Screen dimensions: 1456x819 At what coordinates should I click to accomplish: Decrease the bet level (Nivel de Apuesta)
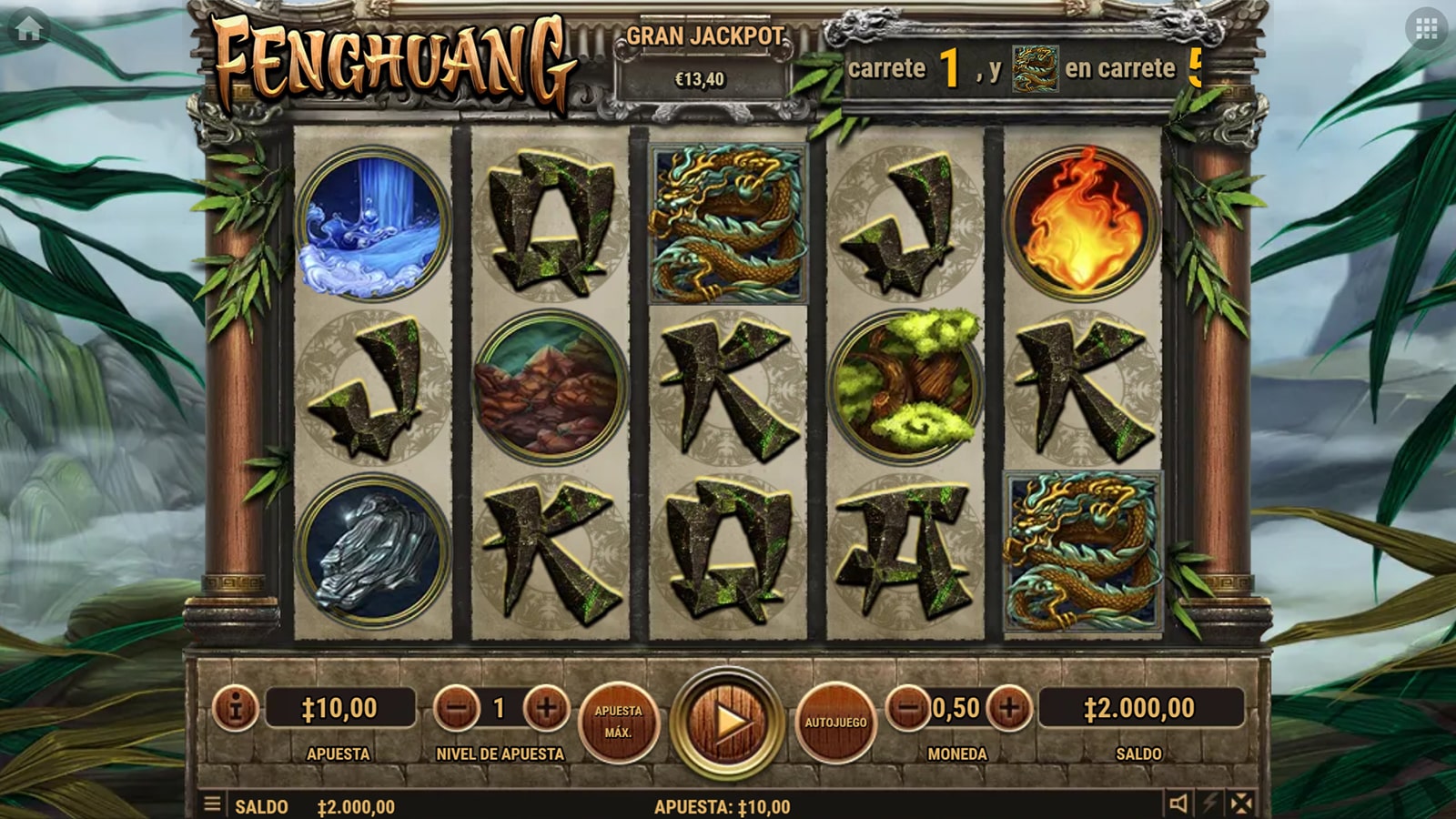click(456, 708)
